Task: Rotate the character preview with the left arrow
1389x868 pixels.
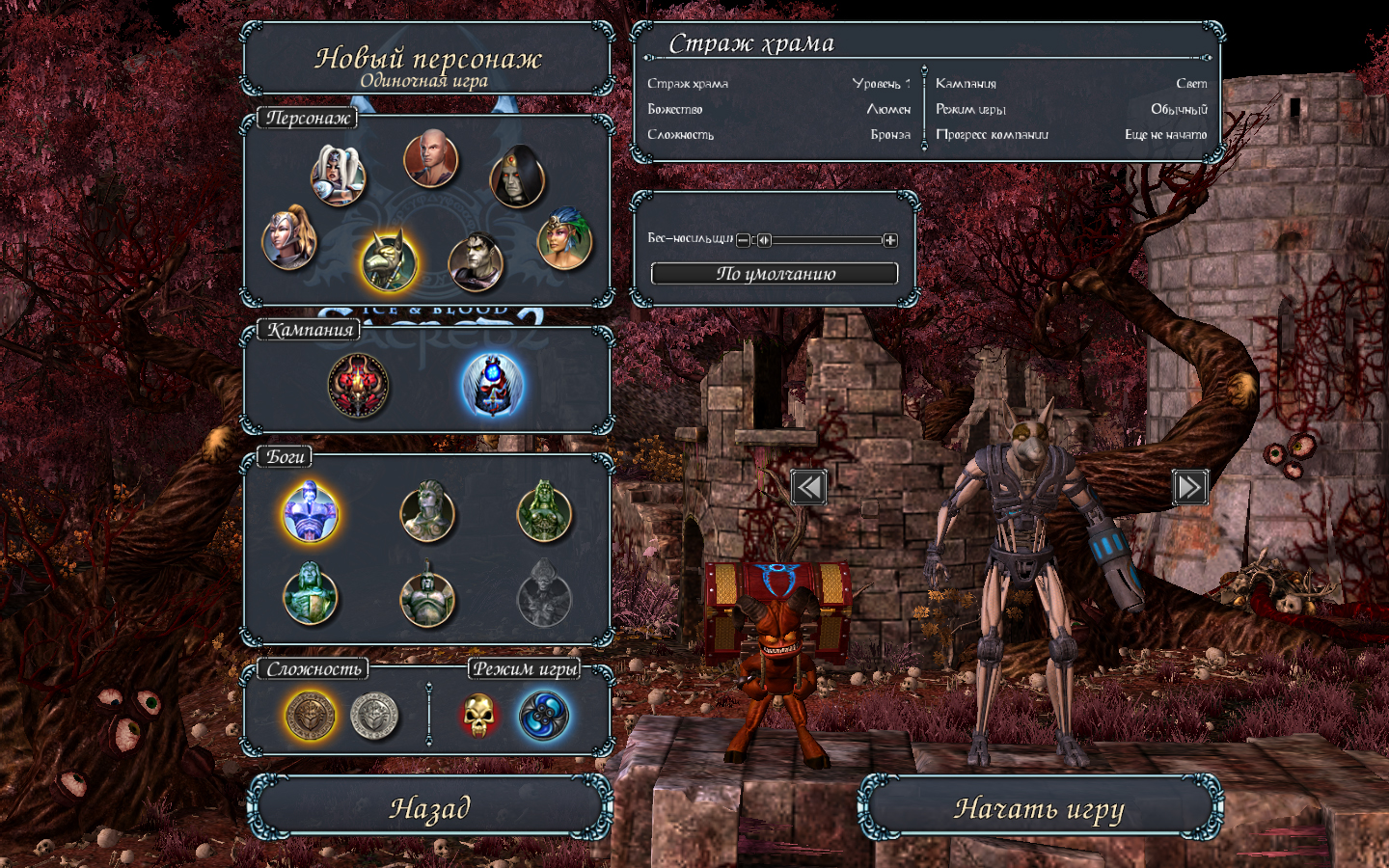Action: pos(808,487)
